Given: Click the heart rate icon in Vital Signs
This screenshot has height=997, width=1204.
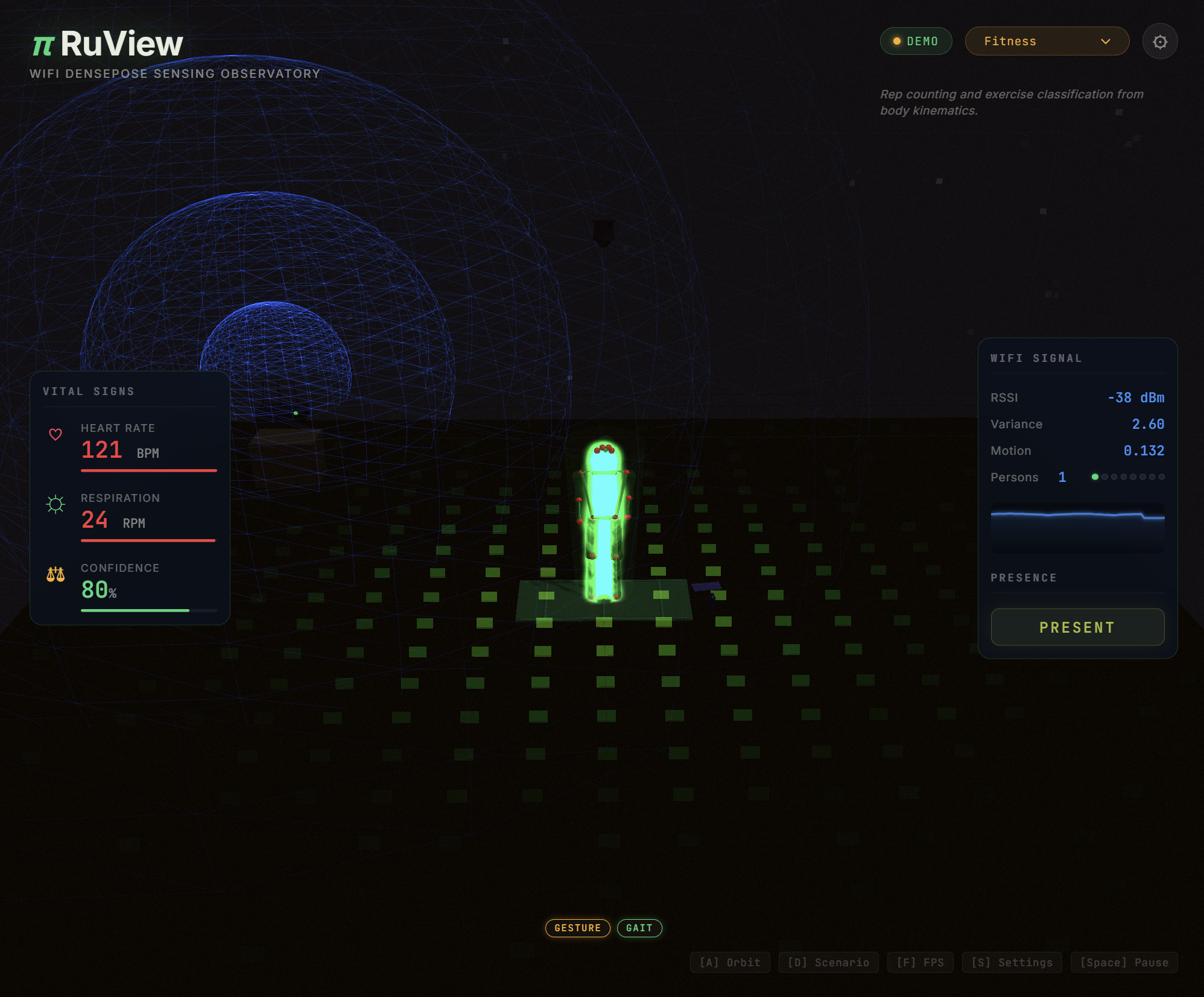Looking at the screenshot, I should click(56, 434).
